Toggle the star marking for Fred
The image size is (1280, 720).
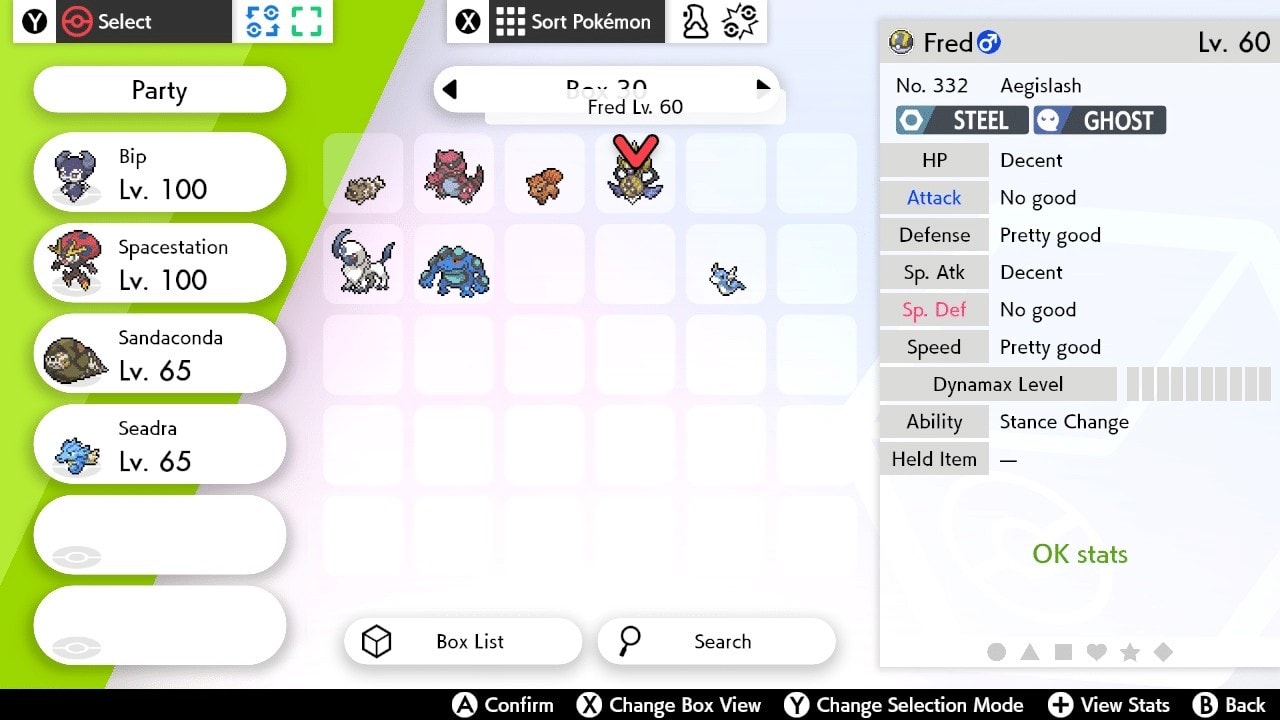[x=1130, y=652]
